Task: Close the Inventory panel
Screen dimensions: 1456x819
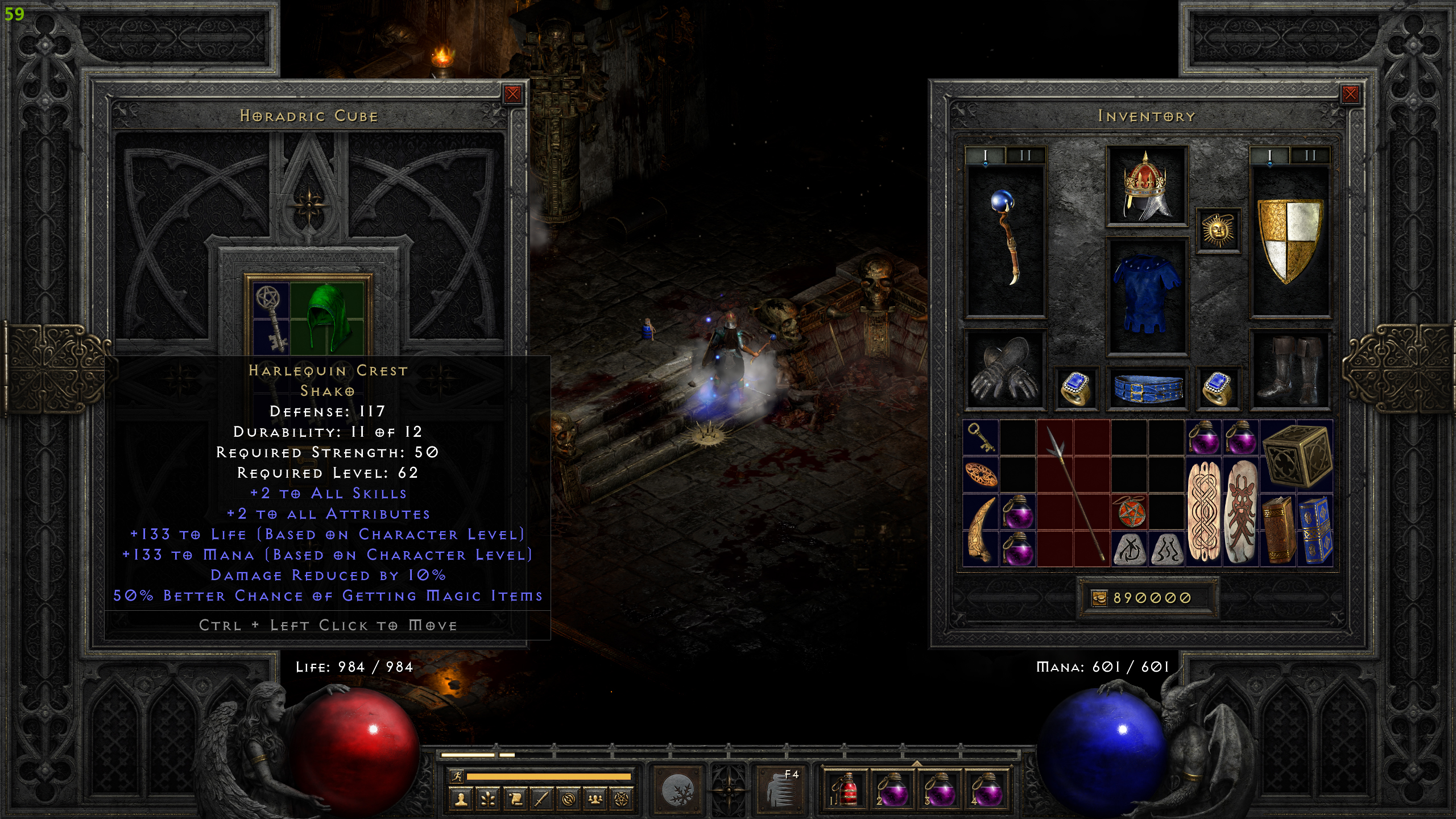Action: tap(1350, 94)
